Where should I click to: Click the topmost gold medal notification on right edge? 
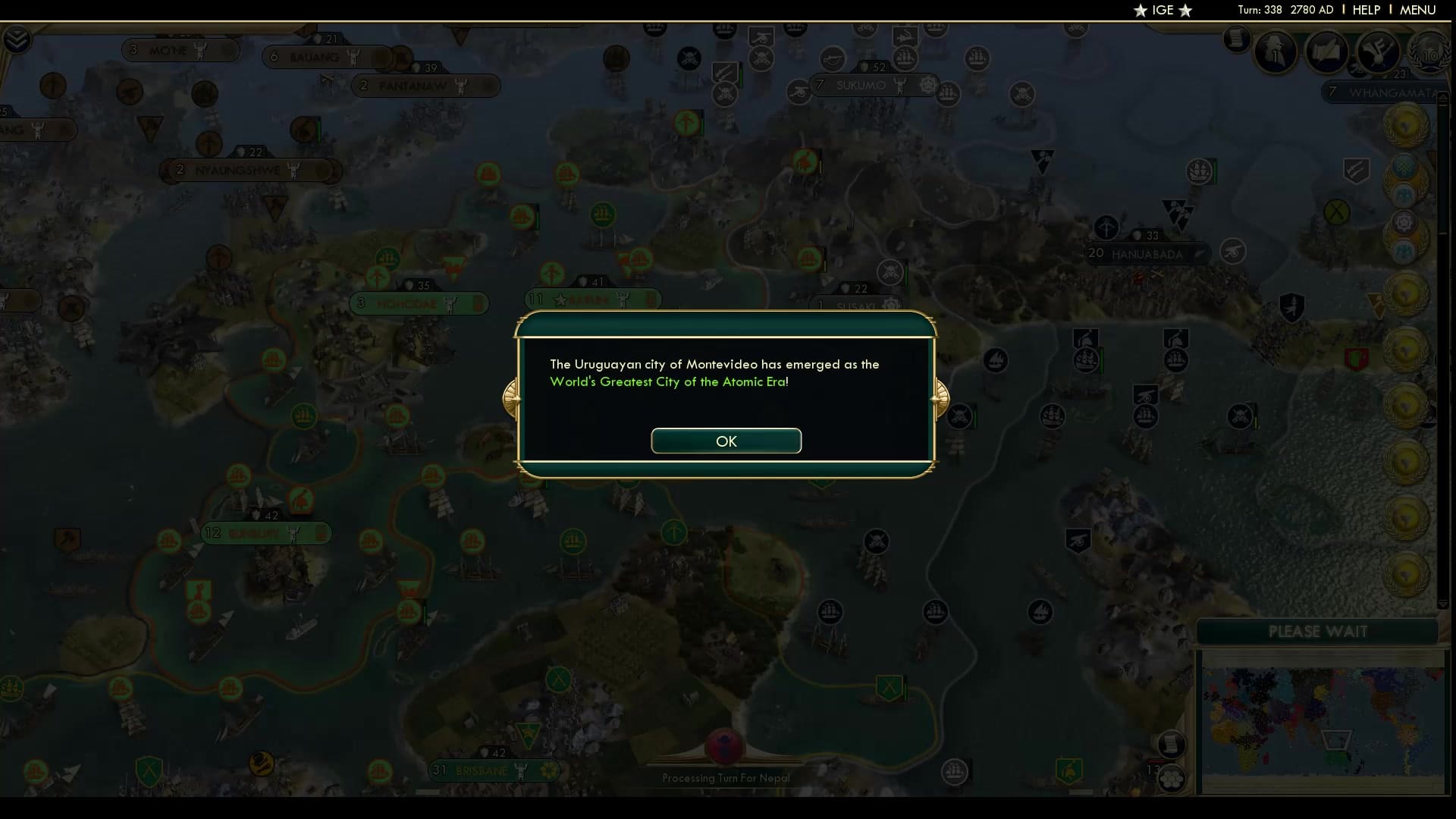click(1405, 127)
